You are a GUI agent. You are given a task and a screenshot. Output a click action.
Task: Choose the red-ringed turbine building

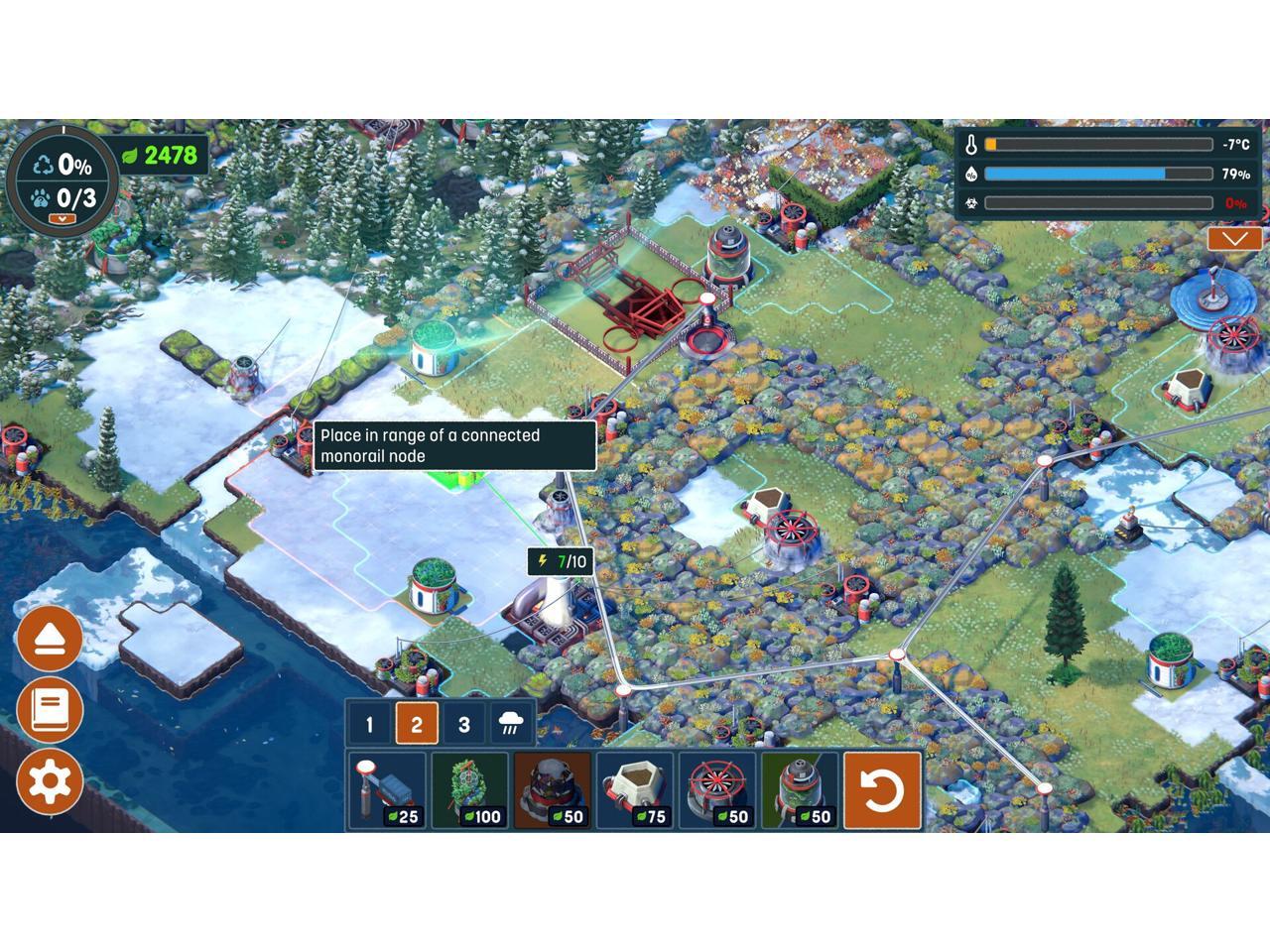(x=717, y=790)
